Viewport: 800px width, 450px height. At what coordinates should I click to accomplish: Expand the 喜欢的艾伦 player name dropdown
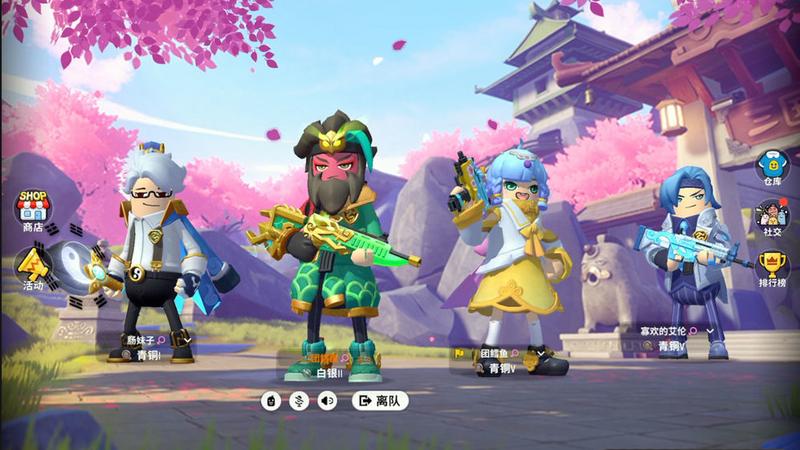pos(710,330)
